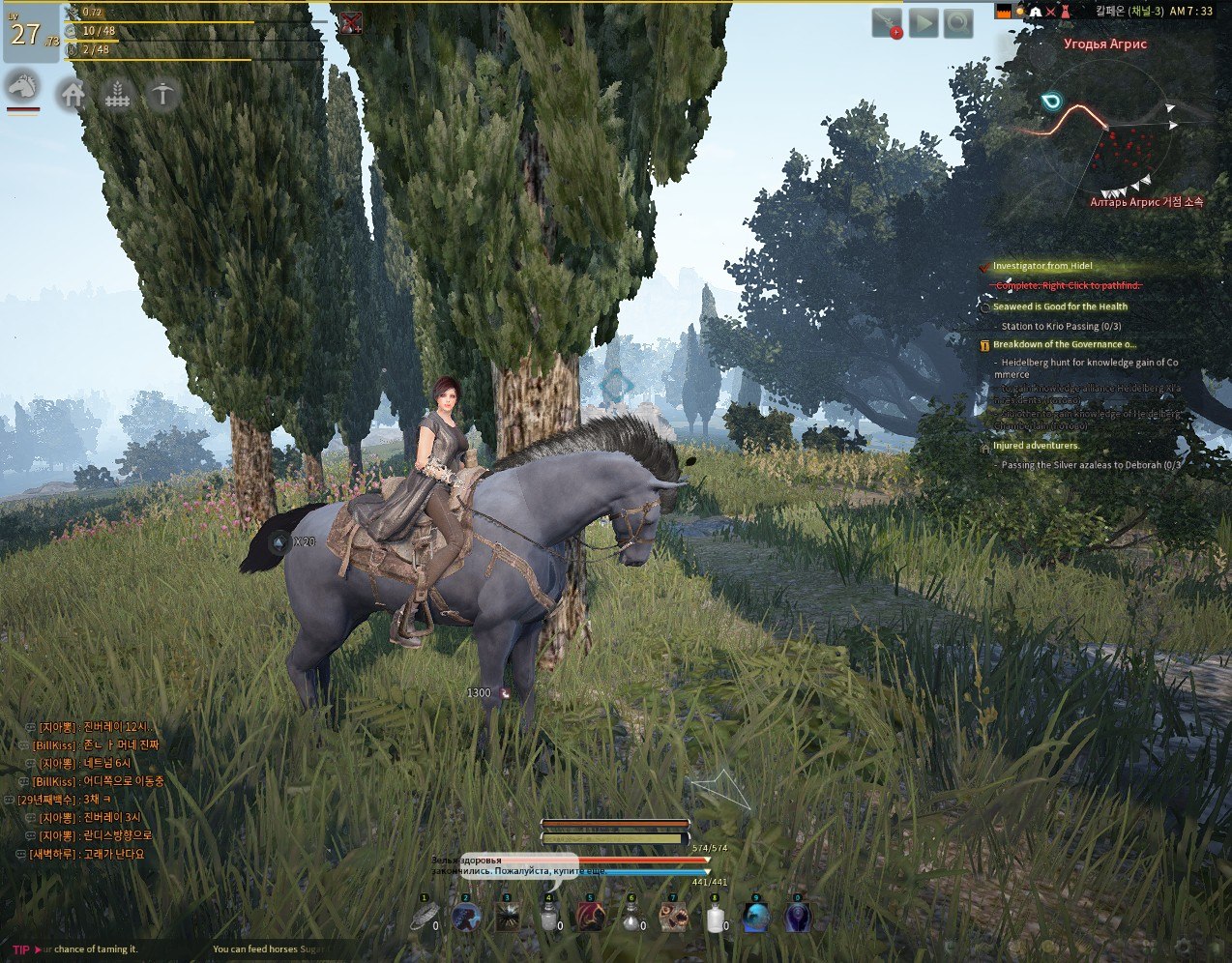Select Breakdown of the Governance quest
Screen dimensions: 1232x963
coord(1064,344)
